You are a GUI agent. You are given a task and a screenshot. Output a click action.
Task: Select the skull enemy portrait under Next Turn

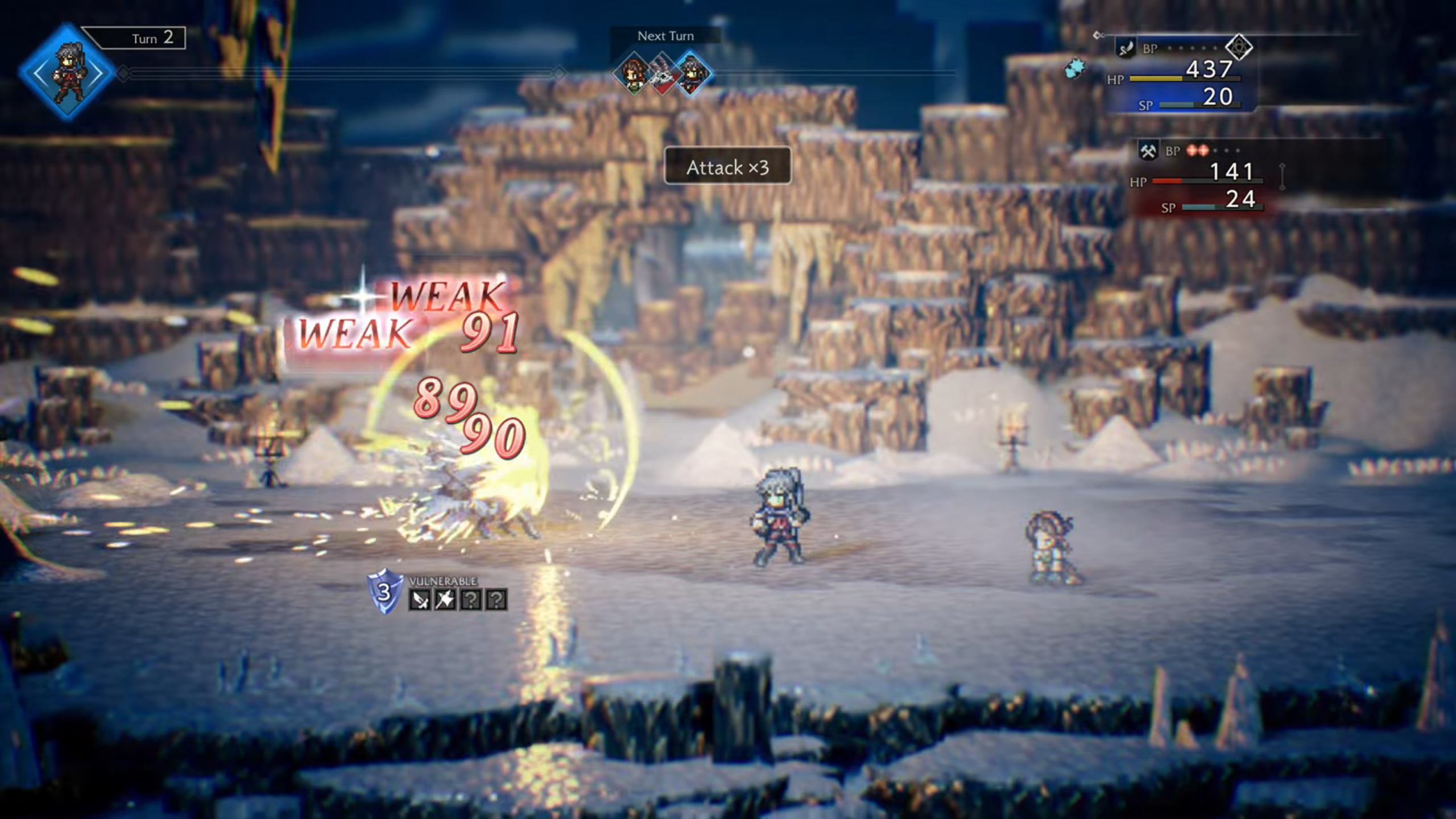pyautogui.click(x=663, y=74)
